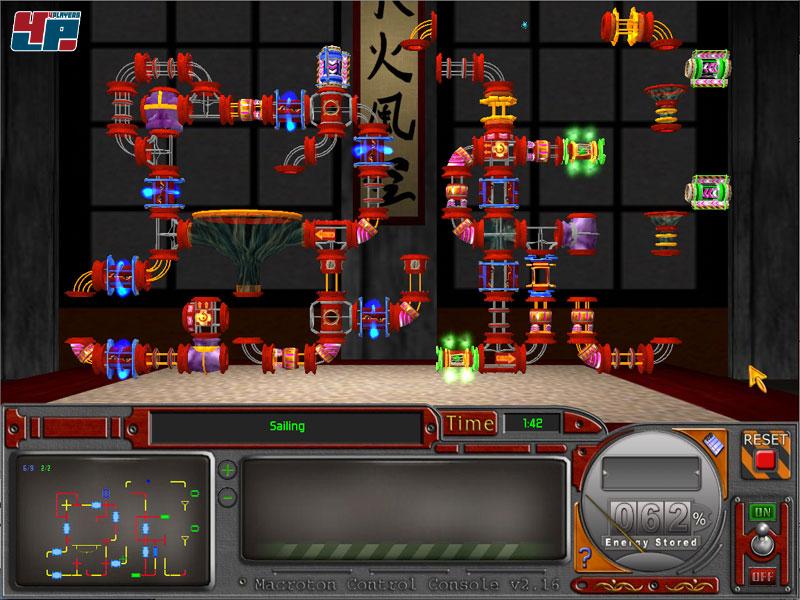Flip the power switch to ON
Screen dimensions: 800x600
(763, 511)
